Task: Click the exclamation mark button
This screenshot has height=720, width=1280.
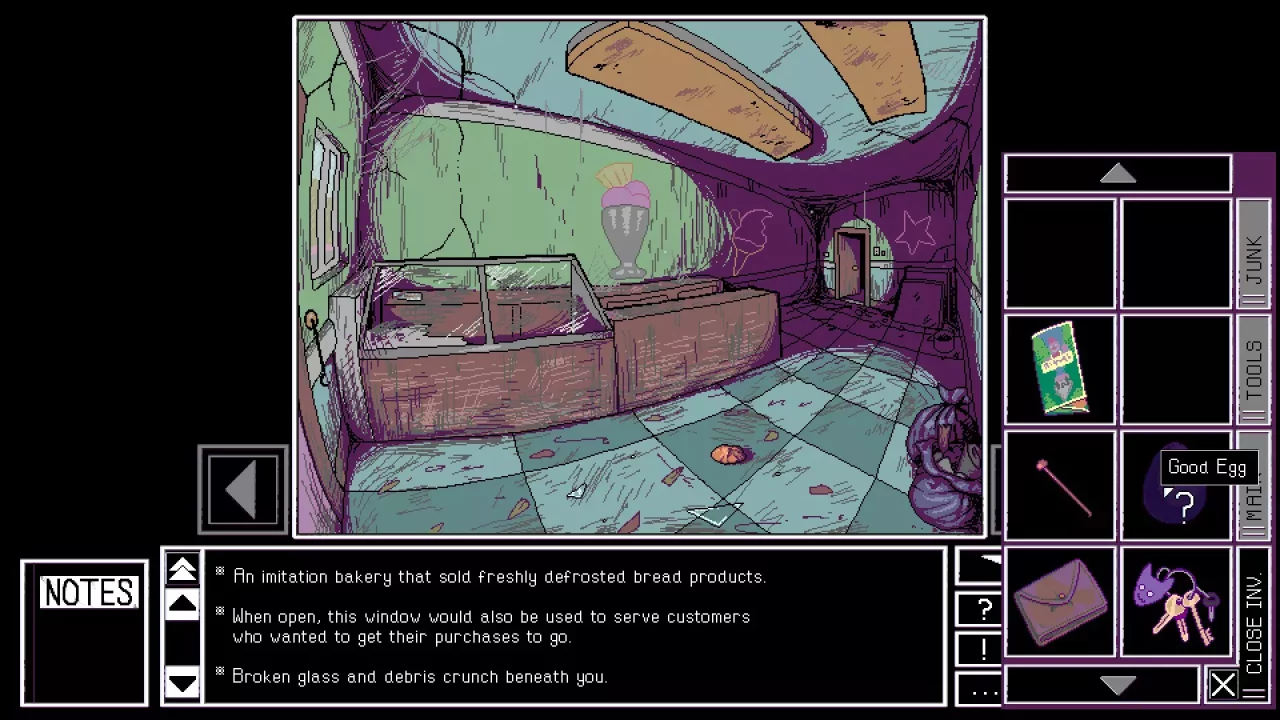Action: click(984, 649)
